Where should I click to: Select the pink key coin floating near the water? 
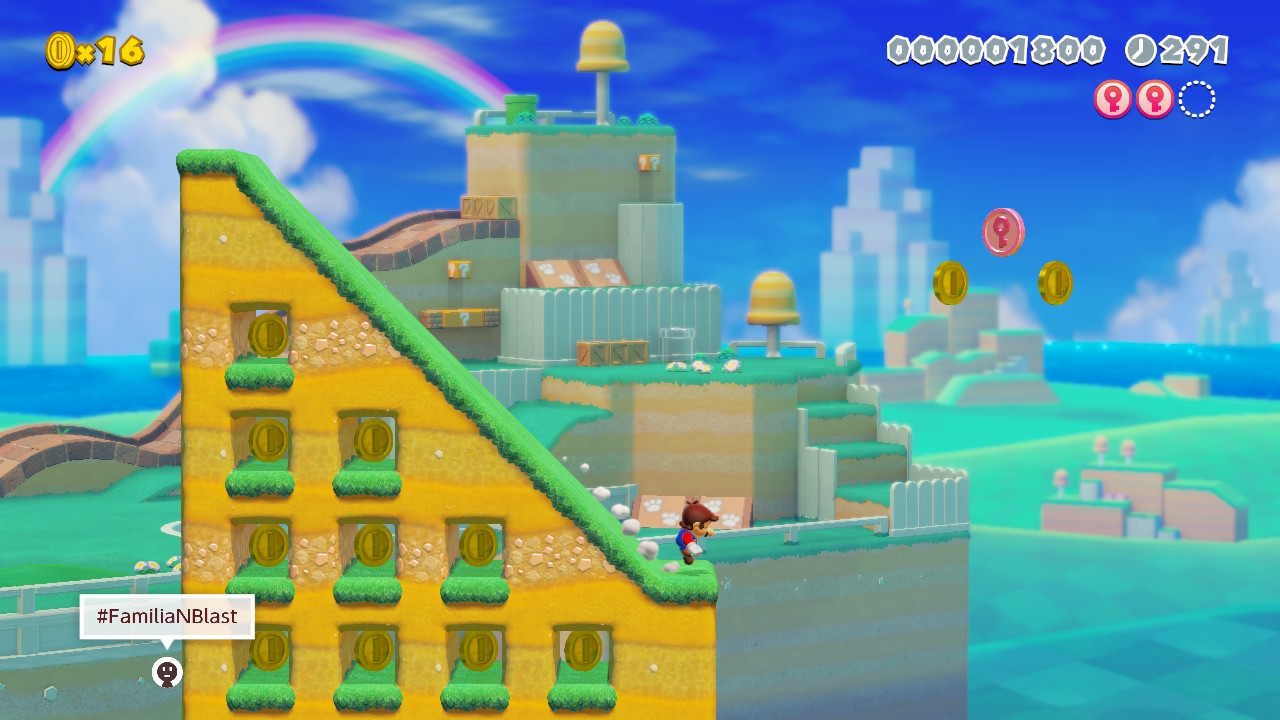pos(1002,231)
